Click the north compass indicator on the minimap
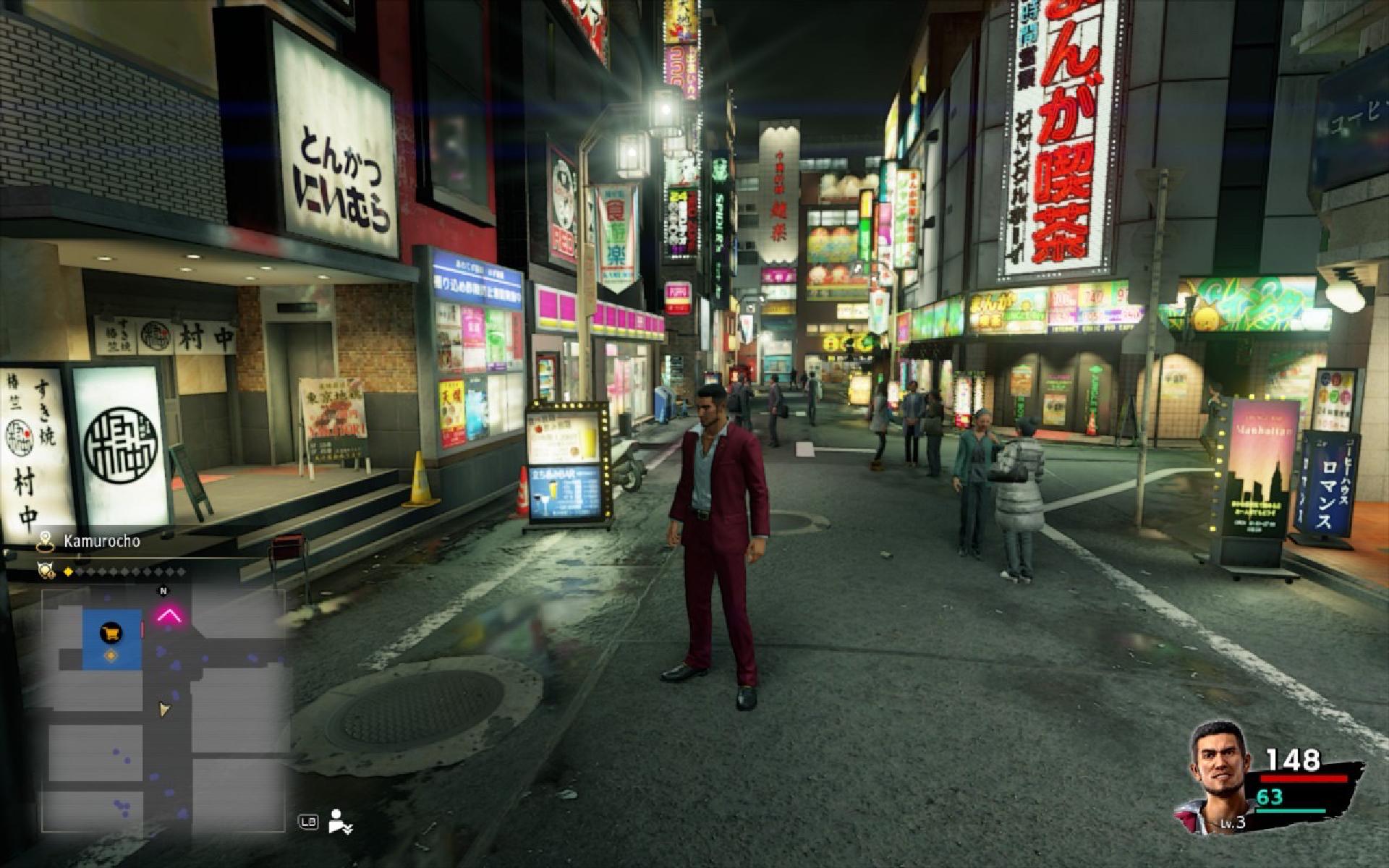 [163, 590]
